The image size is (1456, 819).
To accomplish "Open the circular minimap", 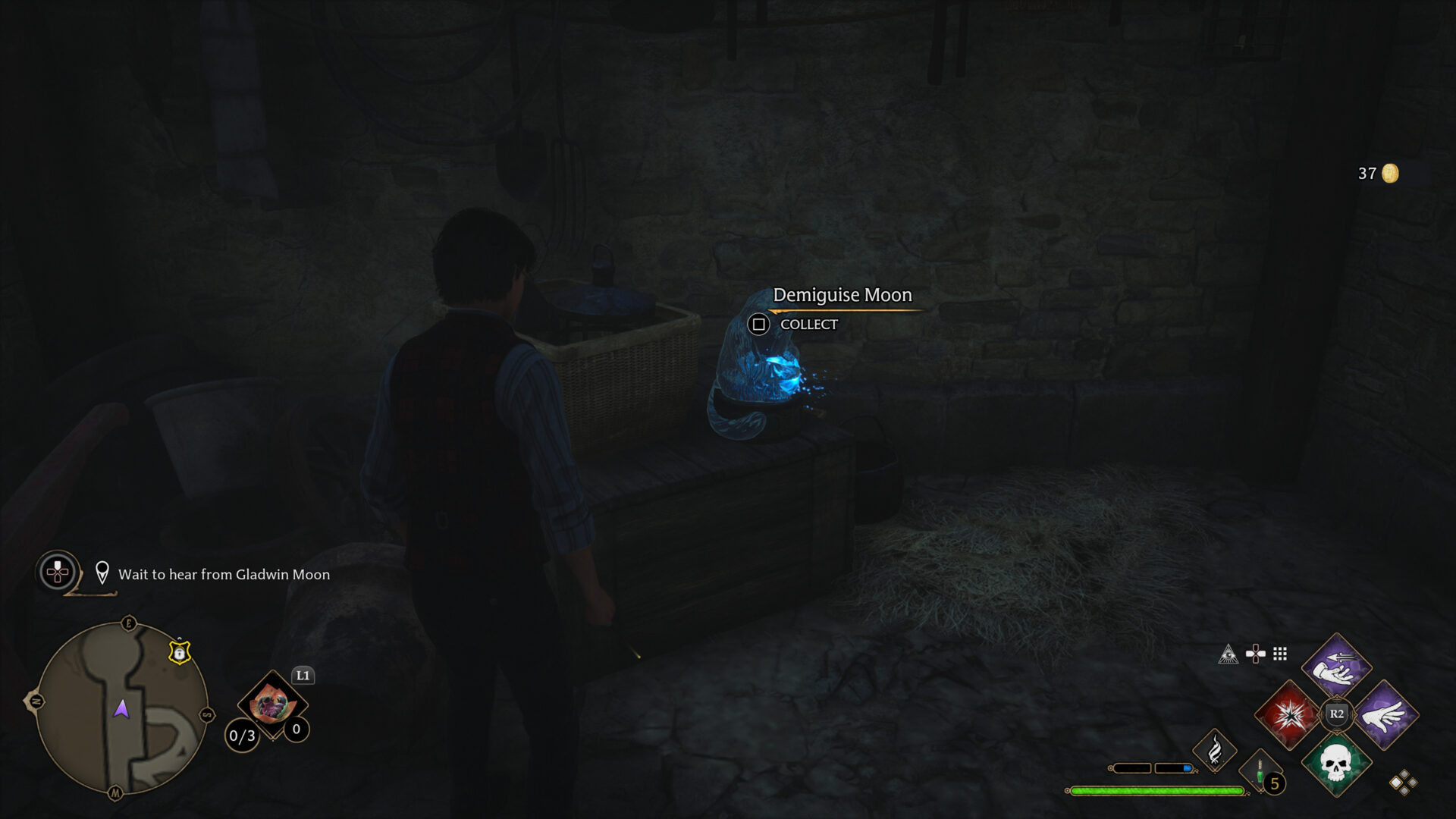I will [x=121, y=708].
